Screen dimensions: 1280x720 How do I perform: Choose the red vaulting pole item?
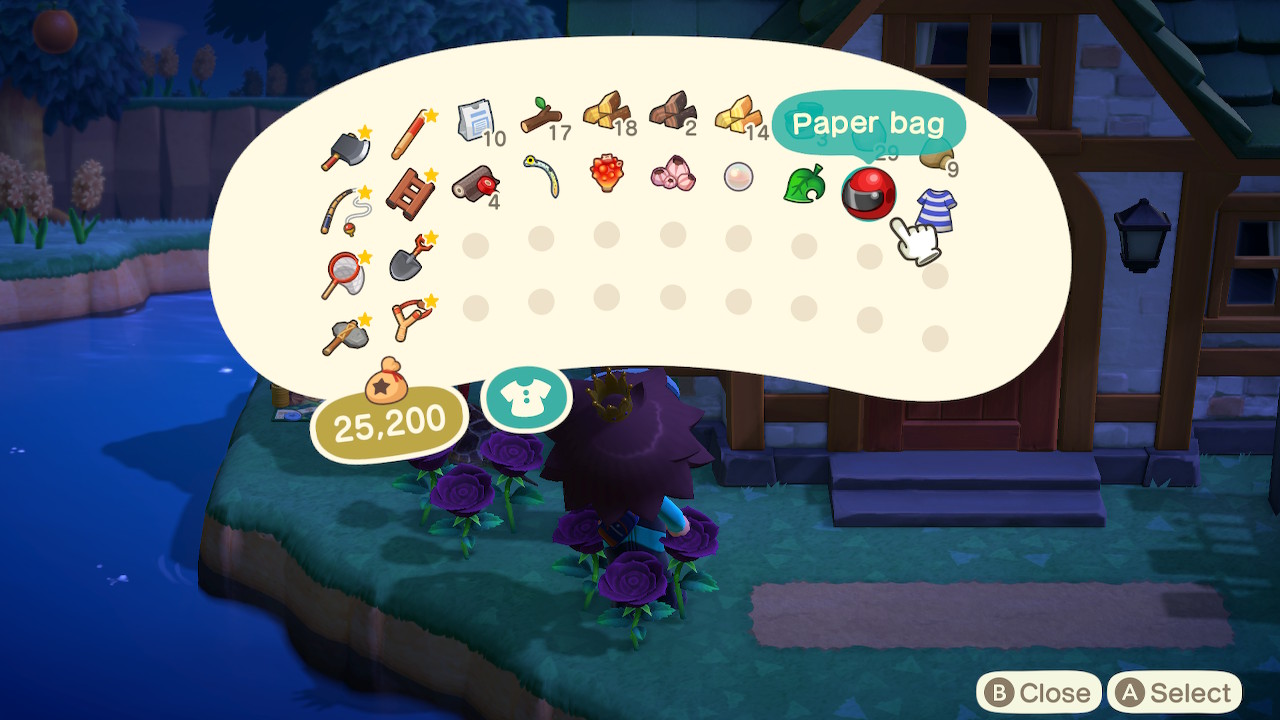point(410,135)
